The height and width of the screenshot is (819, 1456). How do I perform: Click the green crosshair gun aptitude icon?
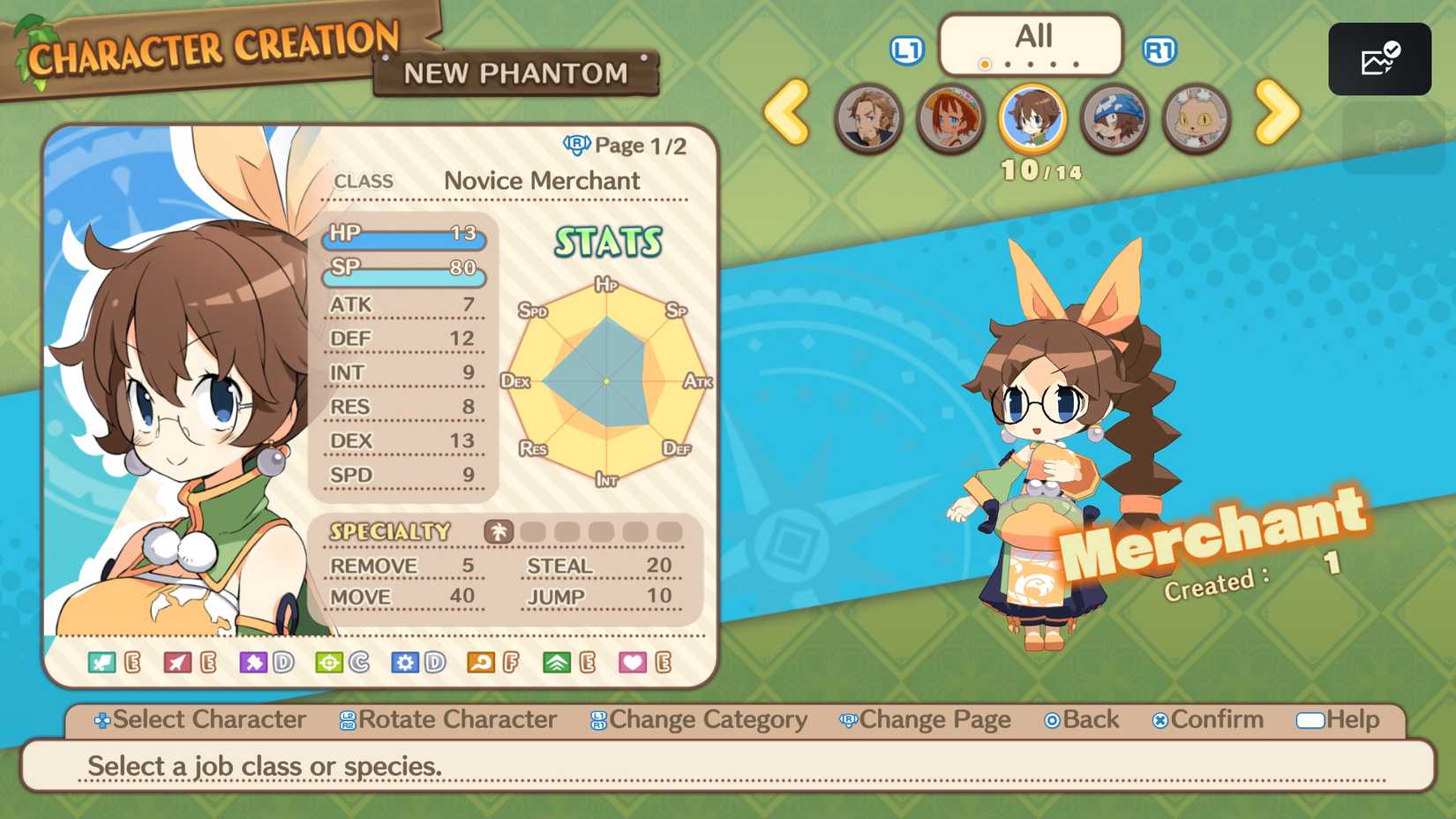click(328, 664)
